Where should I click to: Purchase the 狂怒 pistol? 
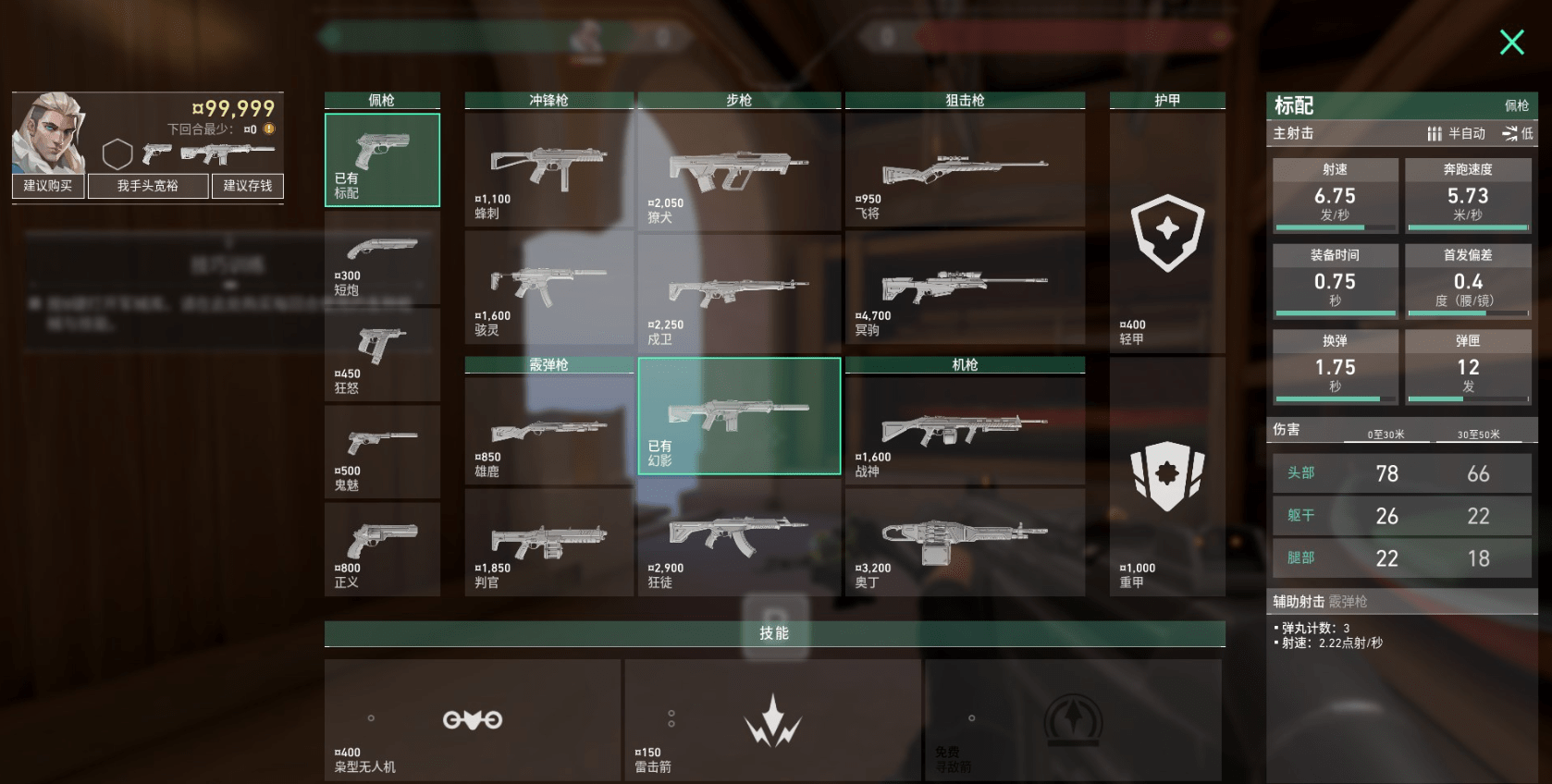point(382,355)
